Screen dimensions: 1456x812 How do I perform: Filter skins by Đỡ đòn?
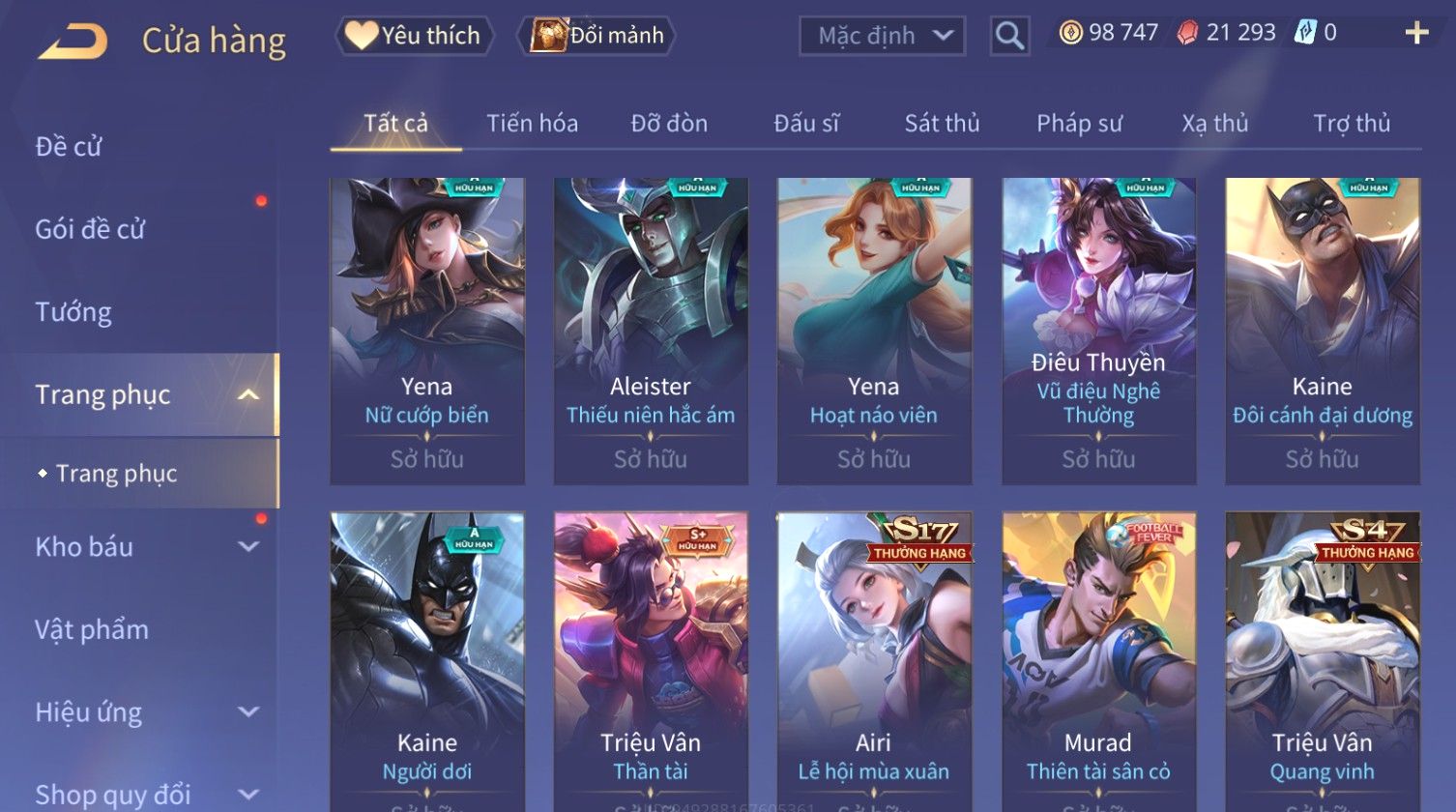click(x=669, y=124)
